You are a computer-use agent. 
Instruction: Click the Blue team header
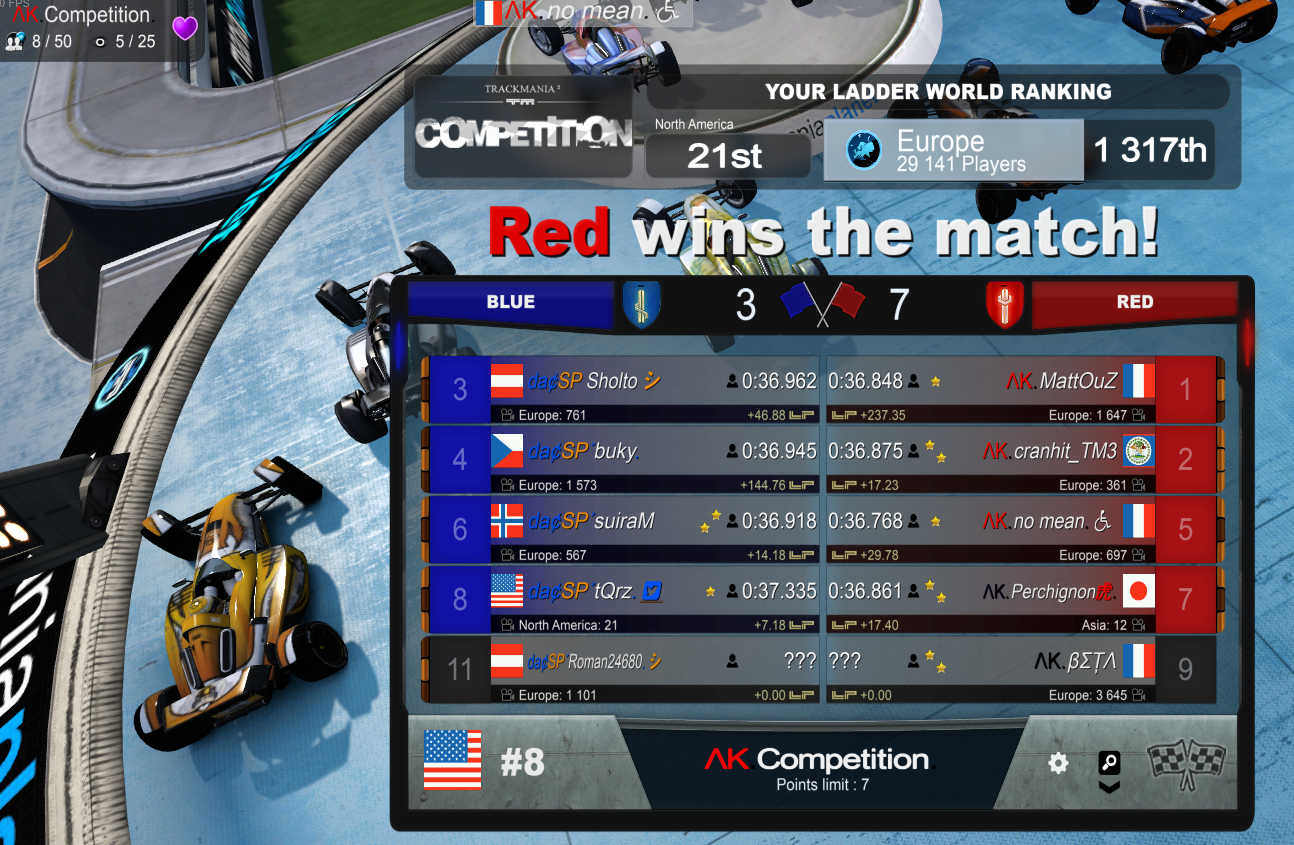click(511, 302)
